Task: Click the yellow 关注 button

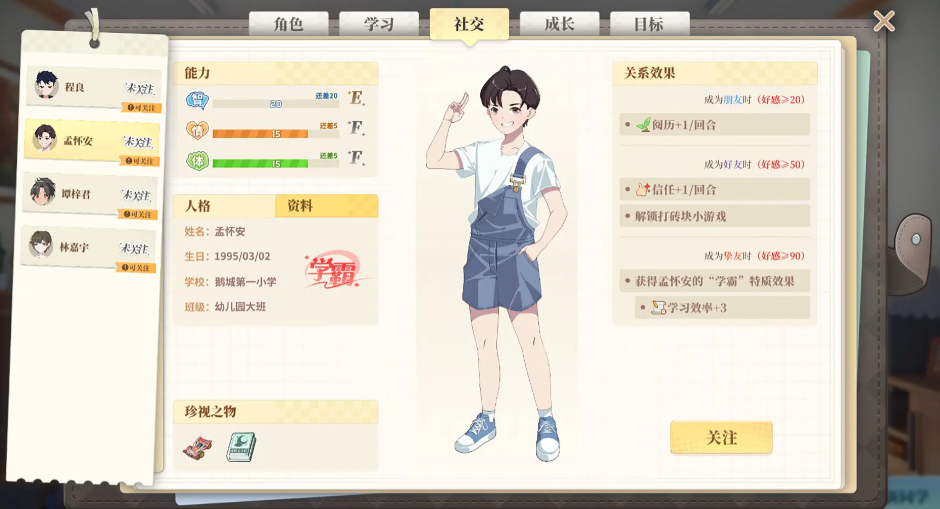Action: tap(721, 438)
